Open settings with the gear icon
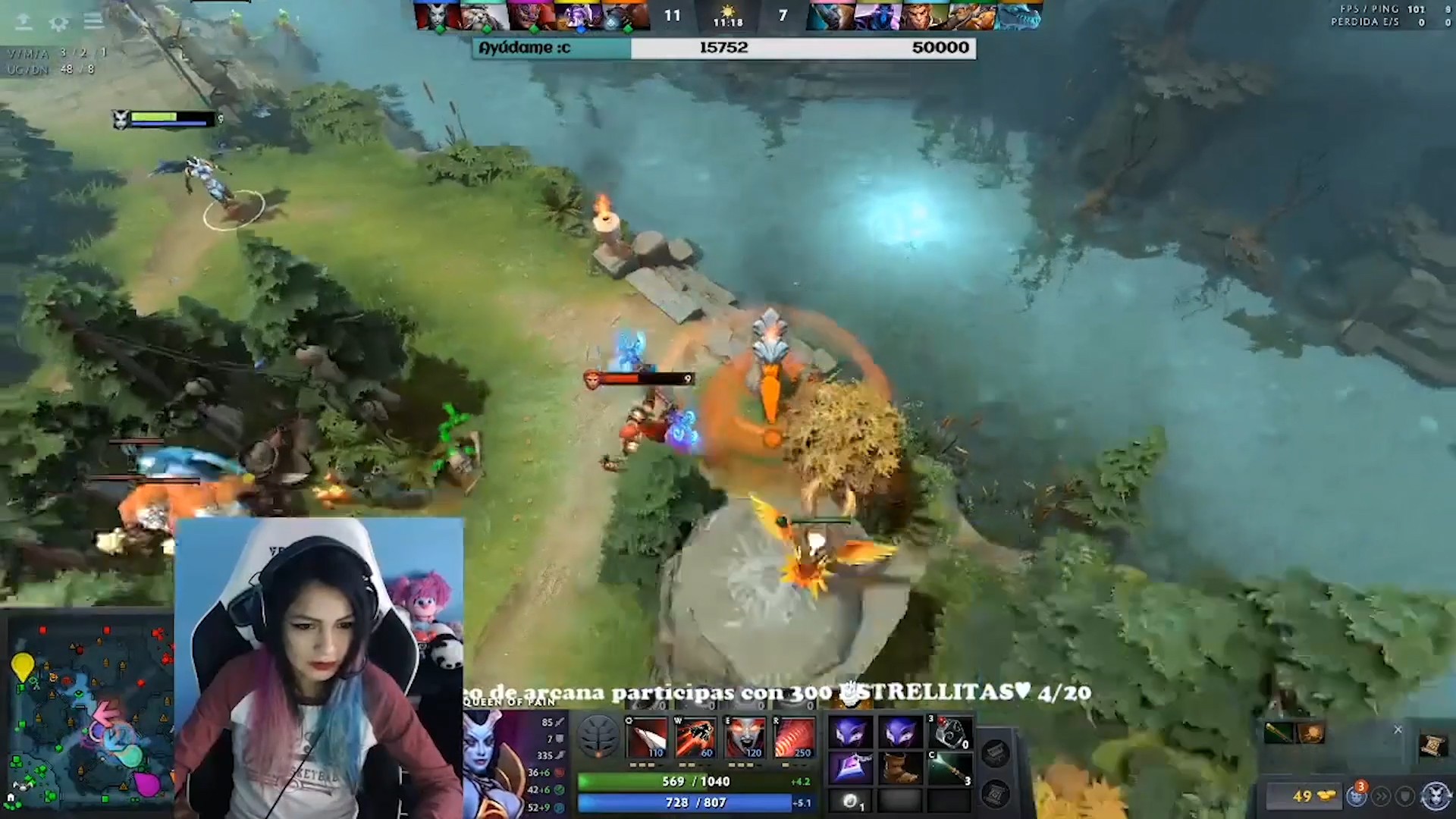The image size is (1456, 819). click(x=58, y=23)
